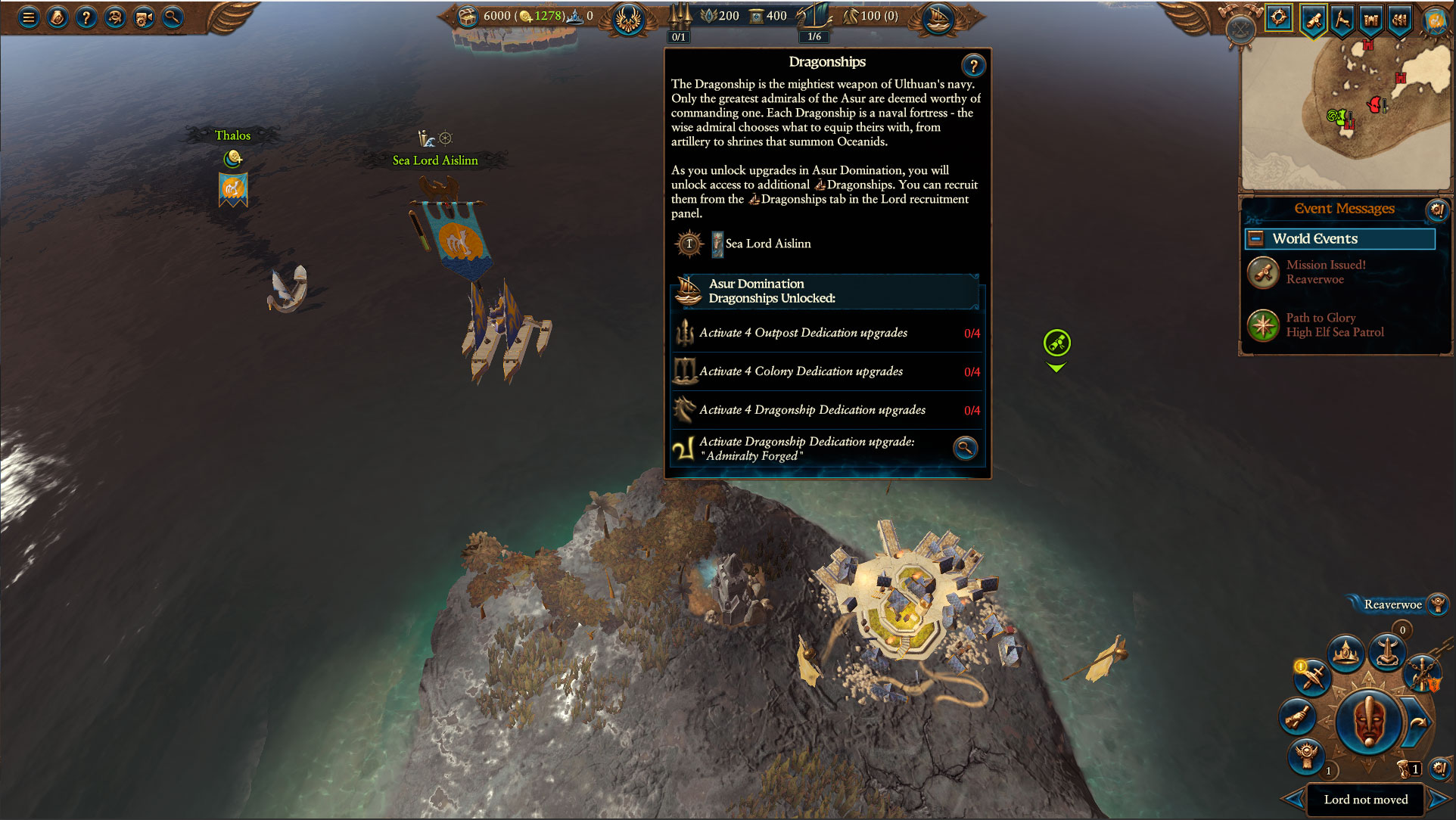Toggle notifications icon in Event Messages header

tap(1437, 211)
